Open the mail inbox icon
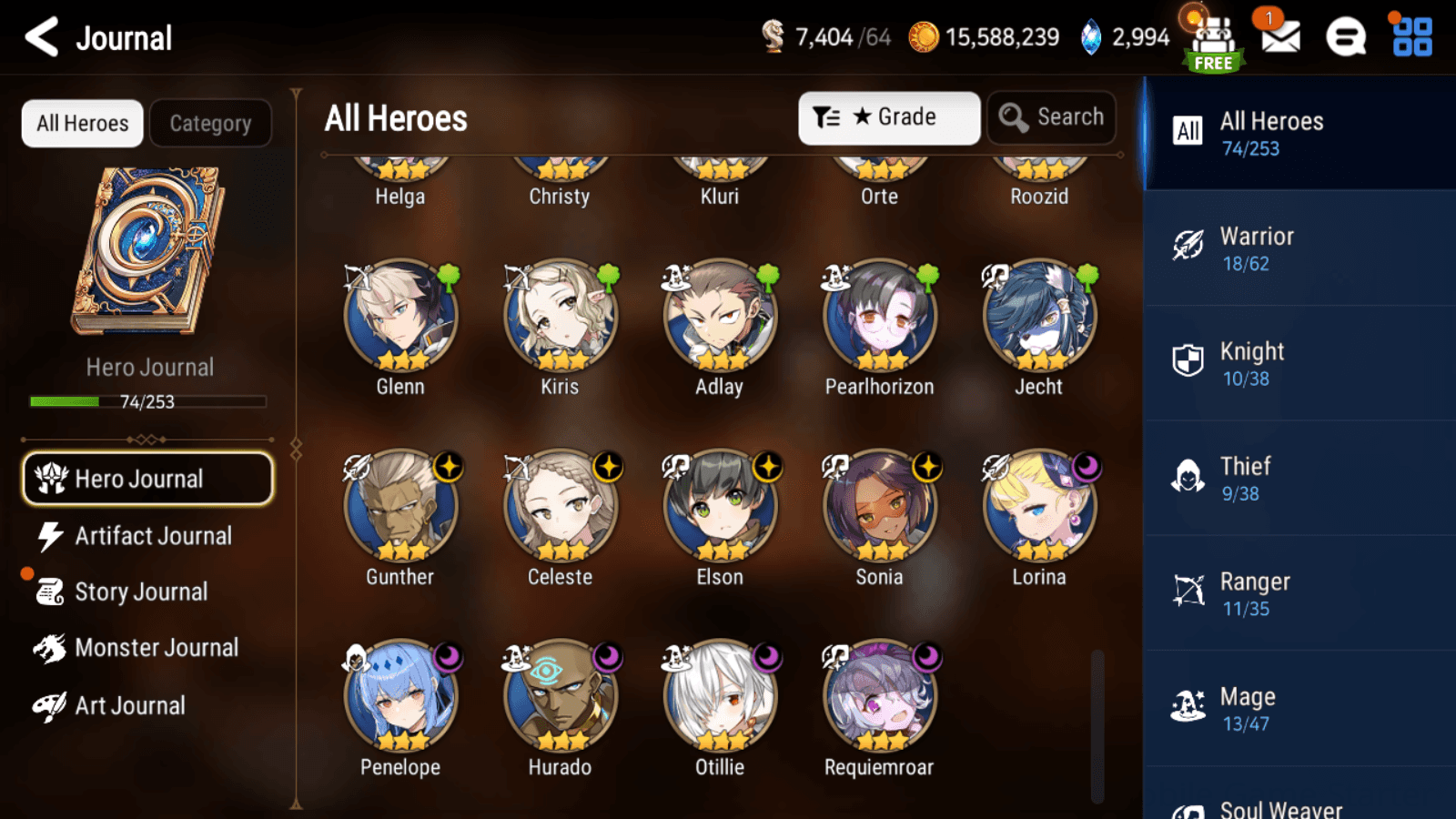 click(1279, 38)
